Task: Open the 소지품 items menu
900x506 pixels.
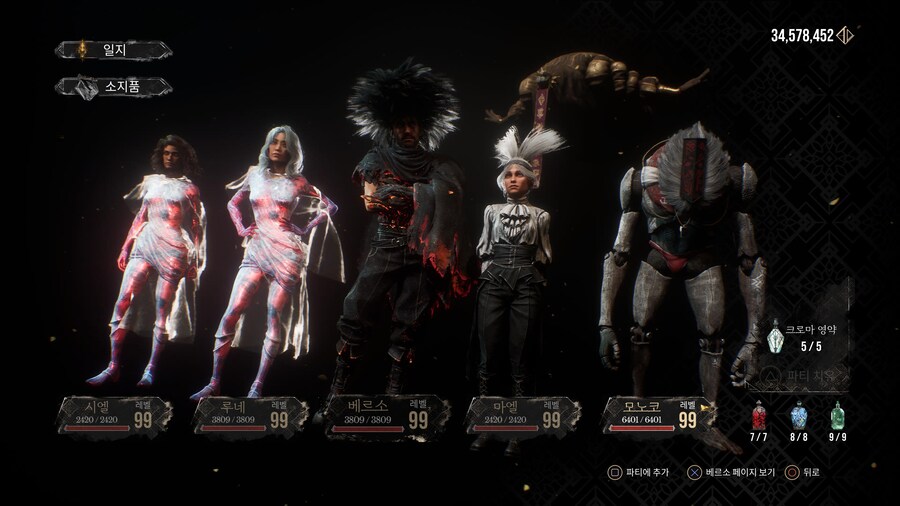Action: point(113,87)
